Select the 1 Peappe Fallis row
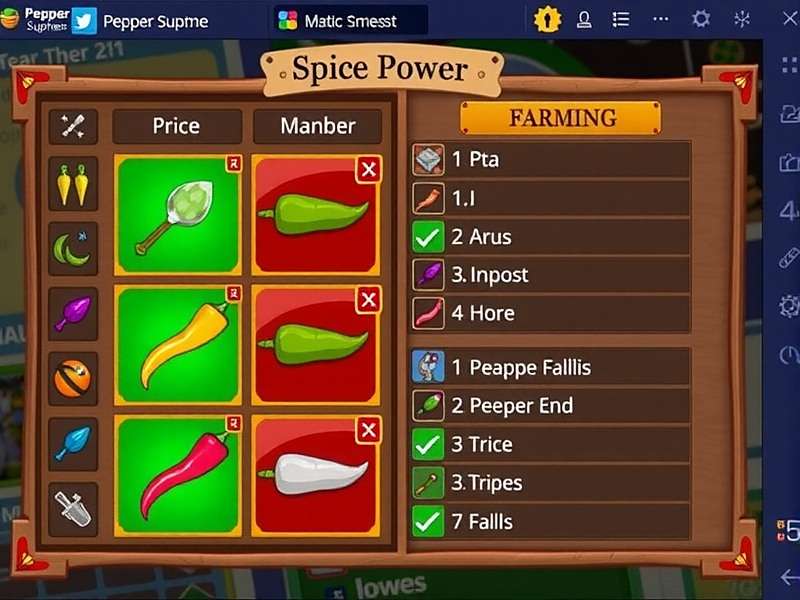 (x=550, y=367)
